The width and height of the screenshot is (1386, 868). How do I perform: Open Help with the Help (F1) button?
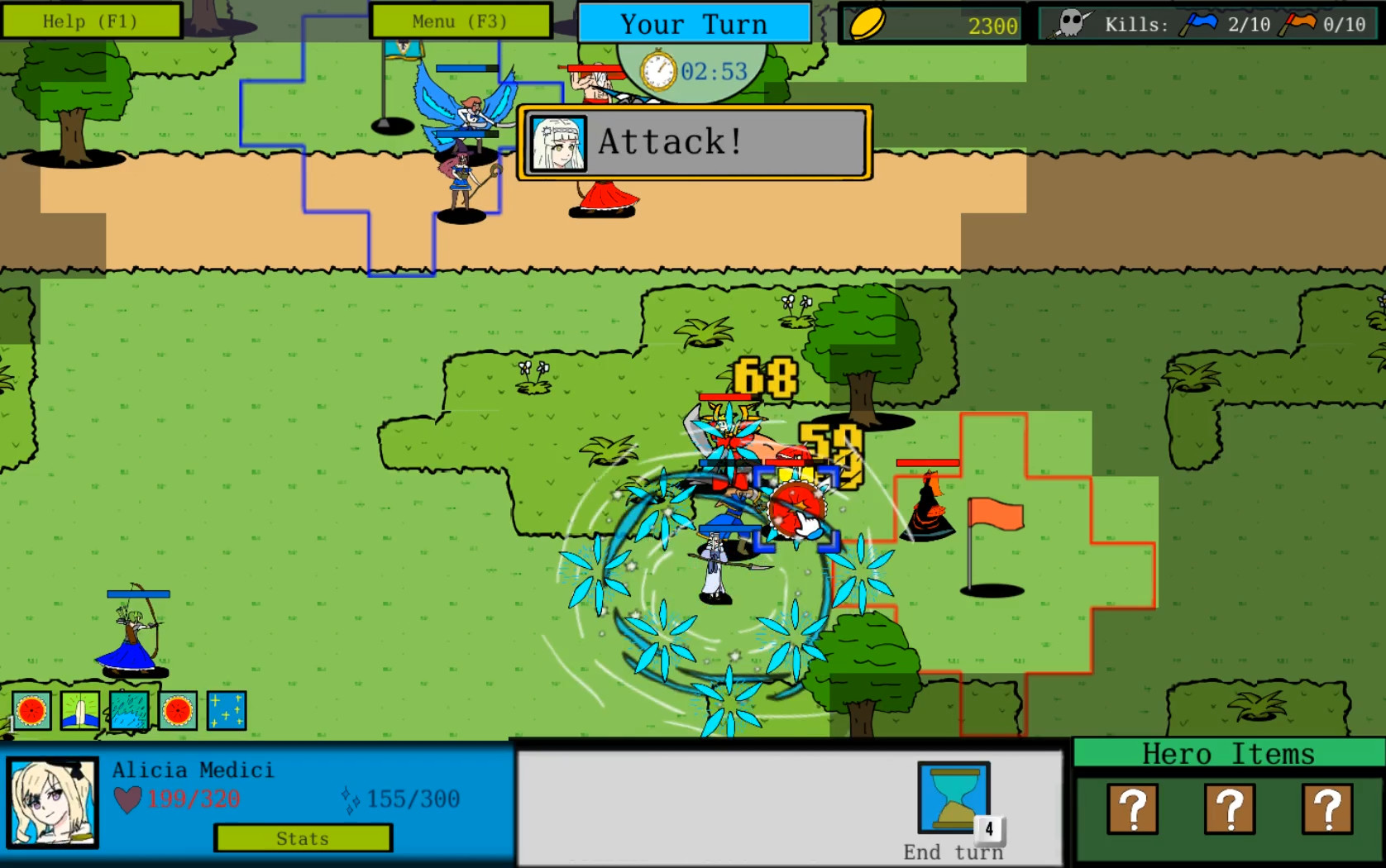[91, 21]
